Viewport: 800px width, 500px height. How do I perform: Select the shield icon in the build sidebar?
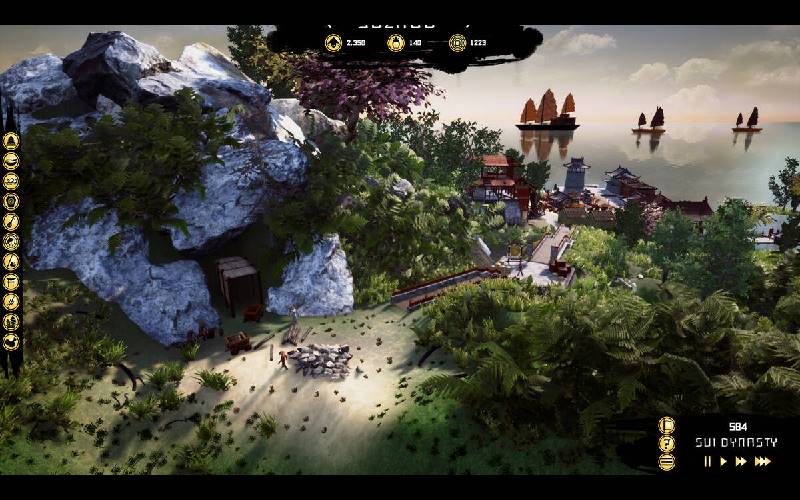[x=12, y=201]
